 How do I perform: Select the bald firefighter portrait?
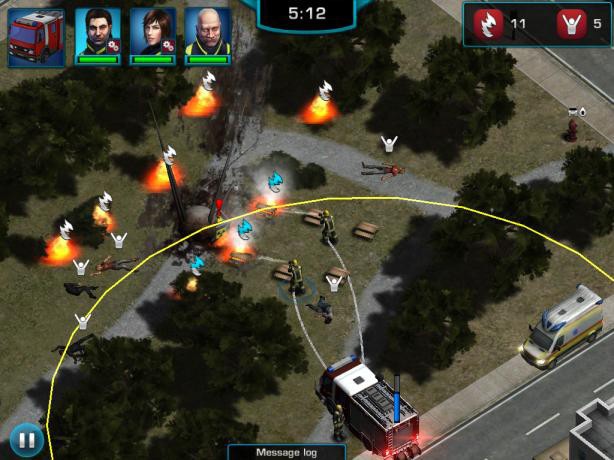pos(208,32)
